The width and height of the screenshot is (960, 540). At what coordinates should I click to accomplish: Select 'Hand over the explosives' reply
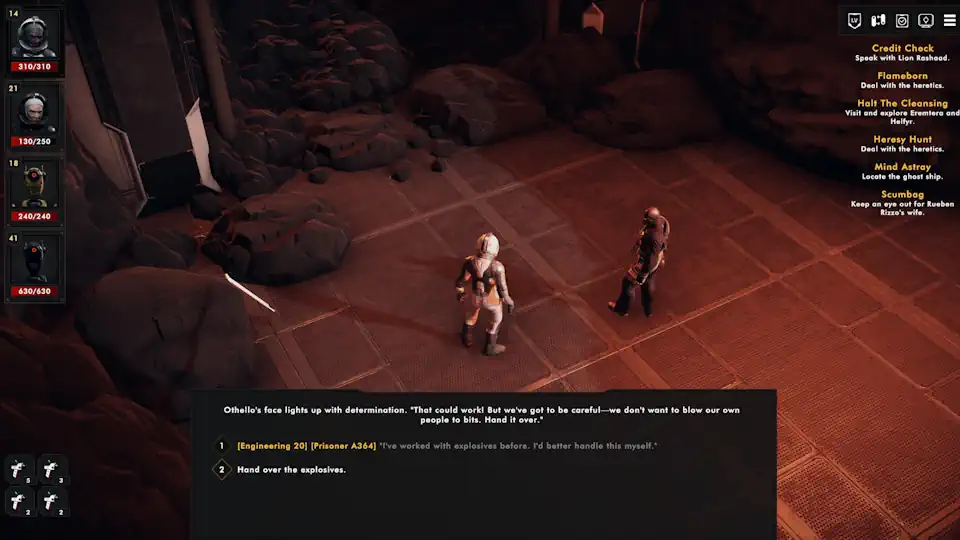point(291,469)
